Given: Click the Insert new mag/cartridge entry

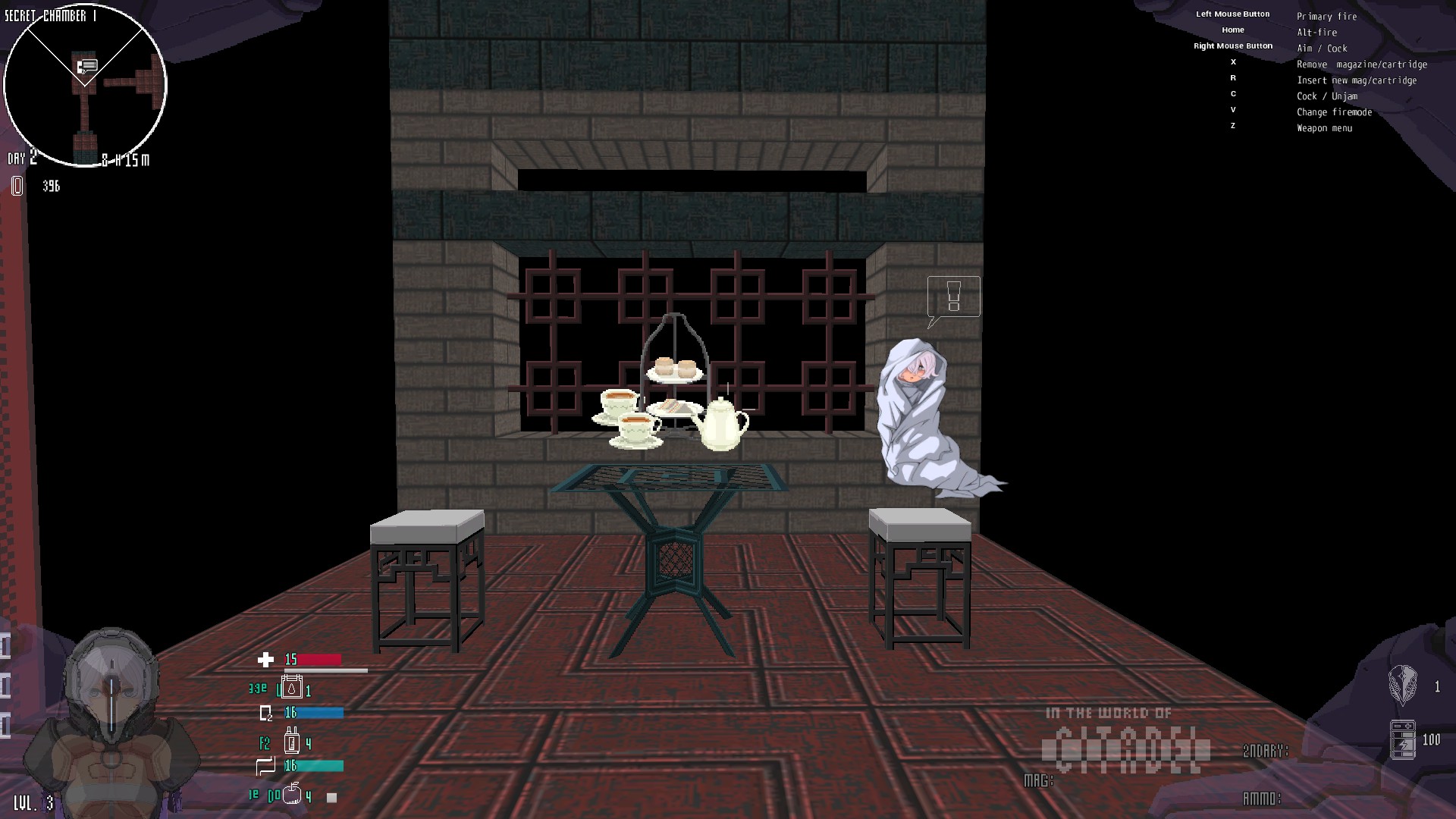Looking at the screenshot, I should 1357,80.
